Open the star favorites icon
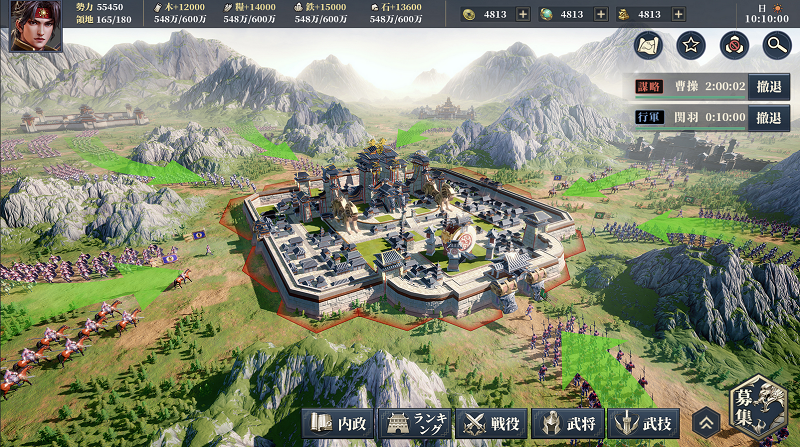Screen dimensions: 800x447 coord(691,44)
